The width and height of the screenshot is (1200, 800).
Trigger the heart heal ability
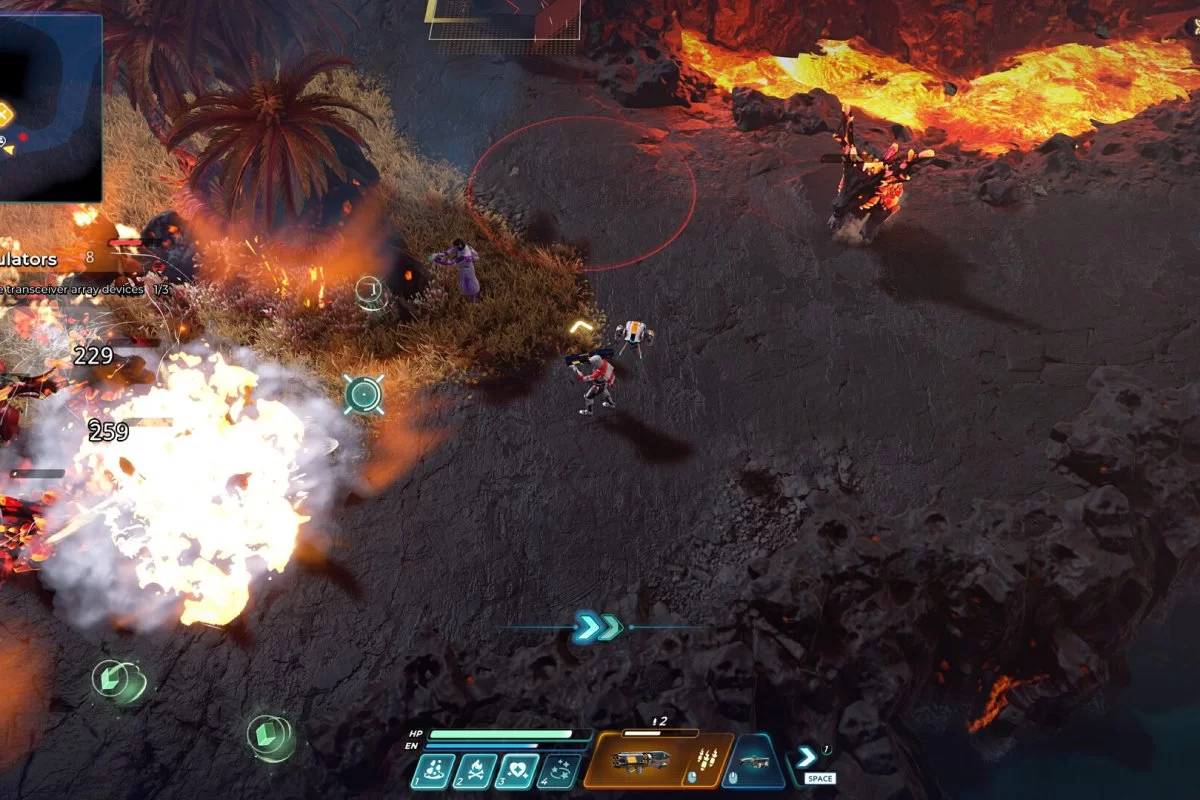point(517,772)
